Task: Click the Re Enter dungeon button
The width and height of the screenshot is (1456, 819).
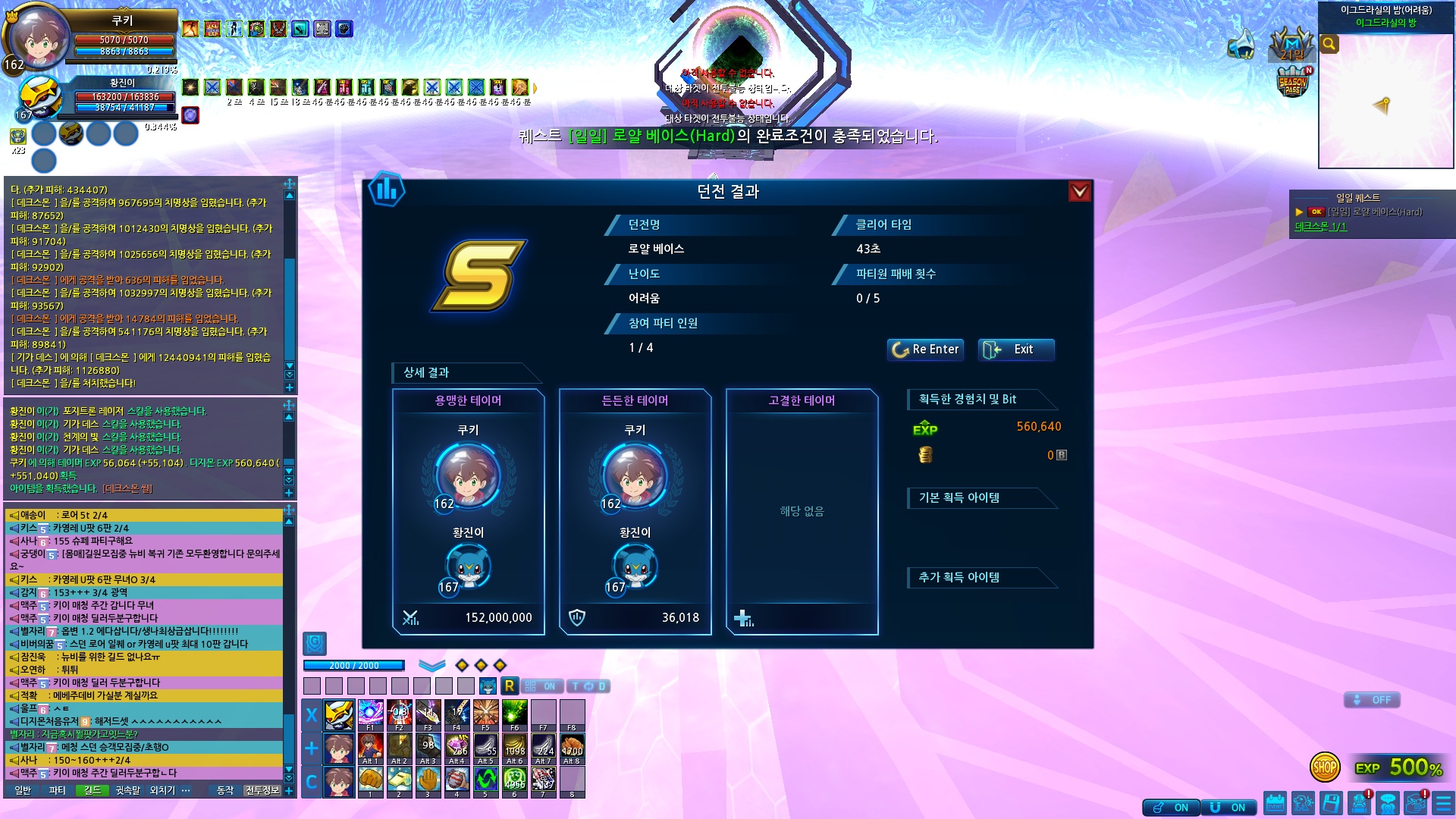Action: (925, 350)
